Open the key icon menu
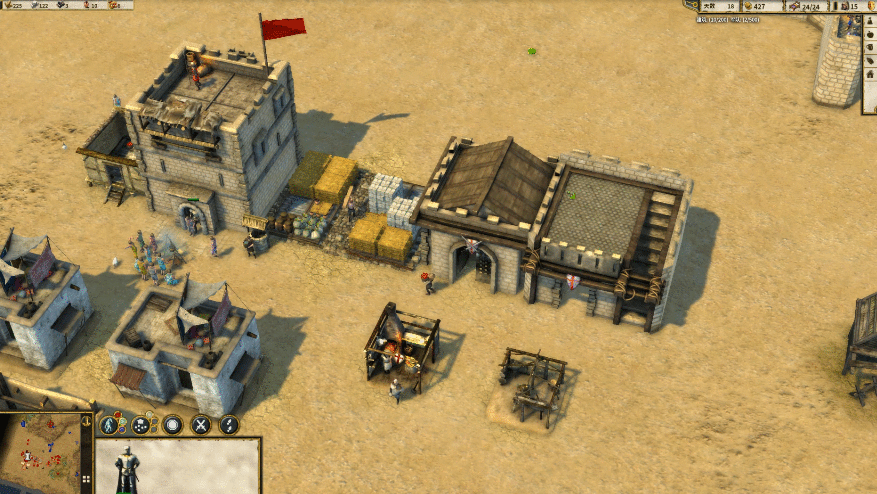This screenshot has width=877, height=494. [690, 6]
